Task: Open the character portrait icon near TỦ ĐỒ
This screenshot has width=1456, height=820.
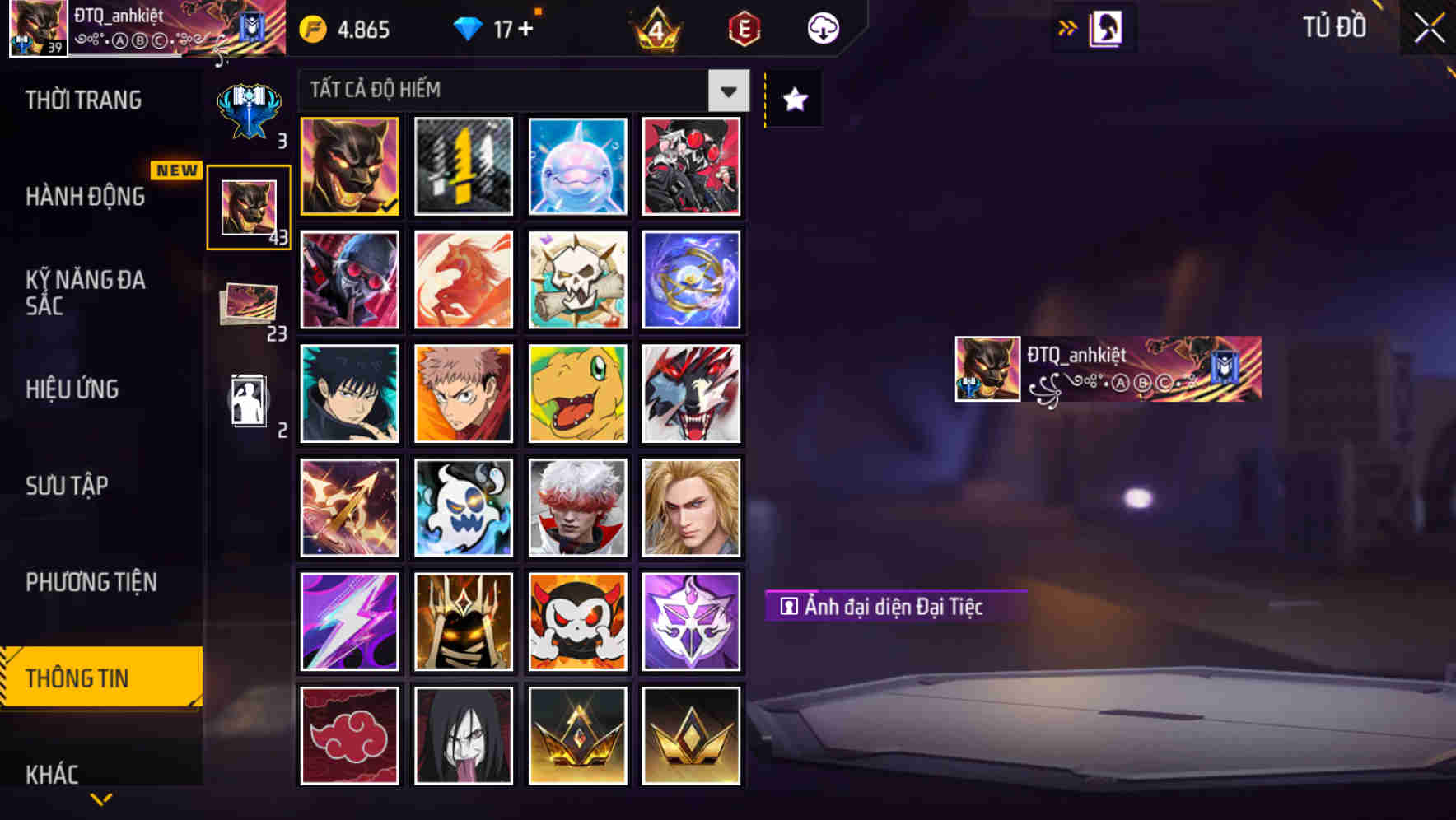Action: click(x=1108, y=27)
